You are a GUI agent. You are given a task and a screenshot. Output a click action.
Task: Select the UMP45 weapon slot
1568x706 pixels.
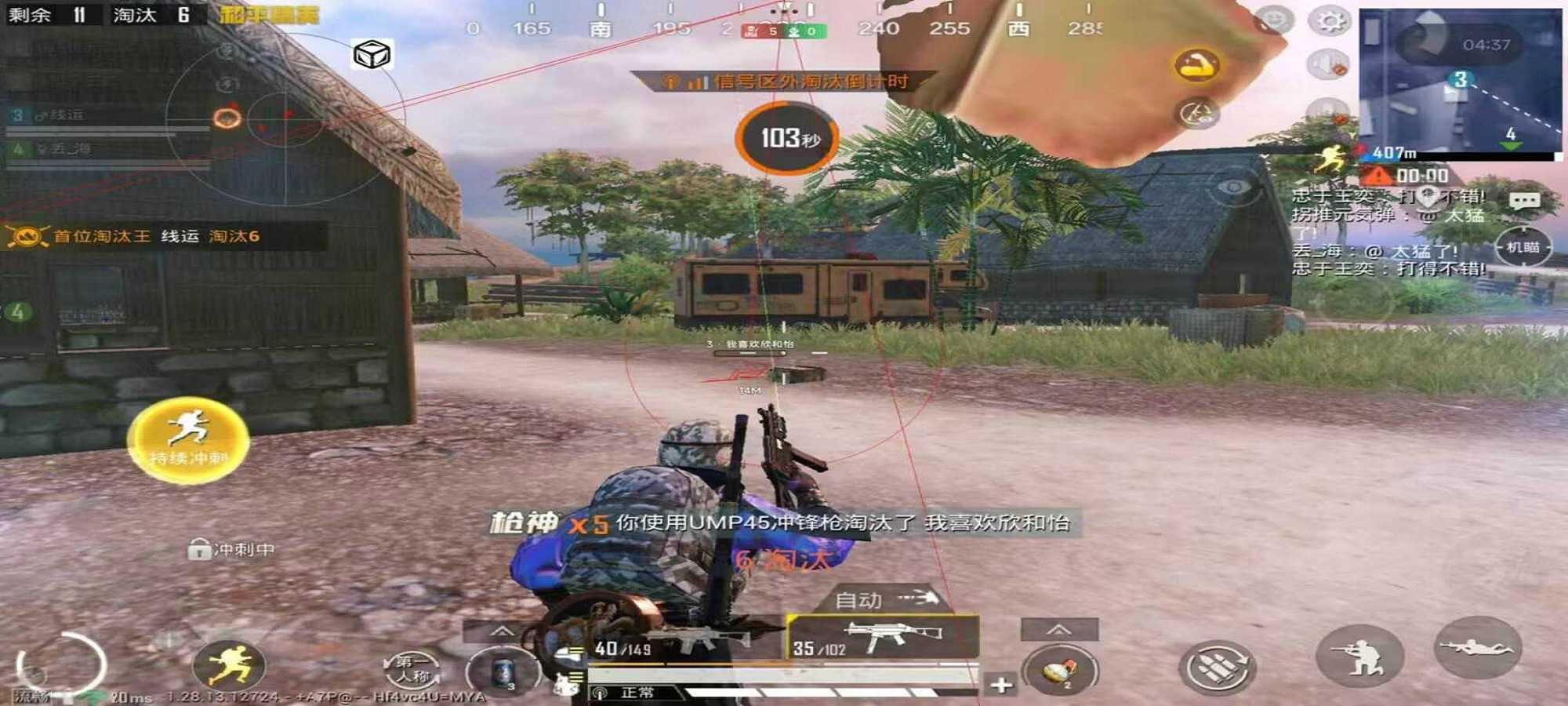point(884,637)
